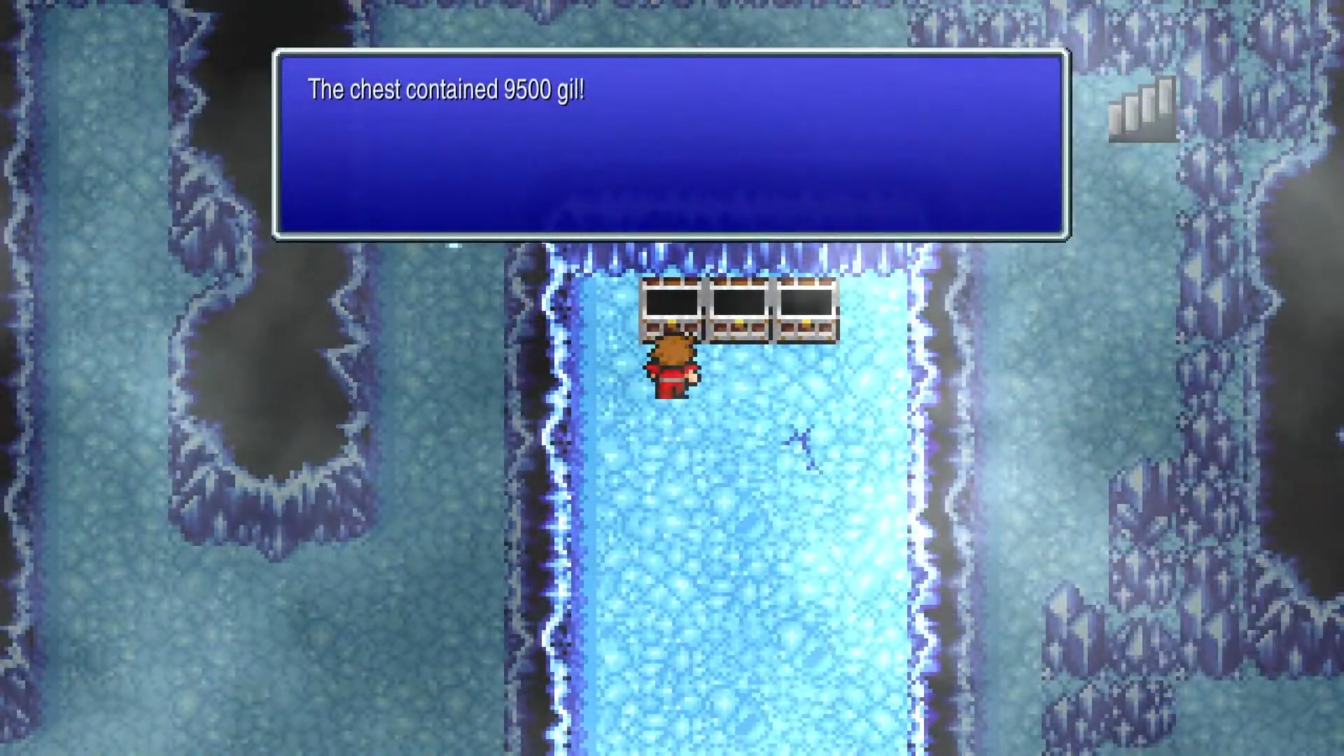Click the glowing ice edge bordering the path
Screen dimensions: 1344x756
pyautogui.click(x=560, y=500)
